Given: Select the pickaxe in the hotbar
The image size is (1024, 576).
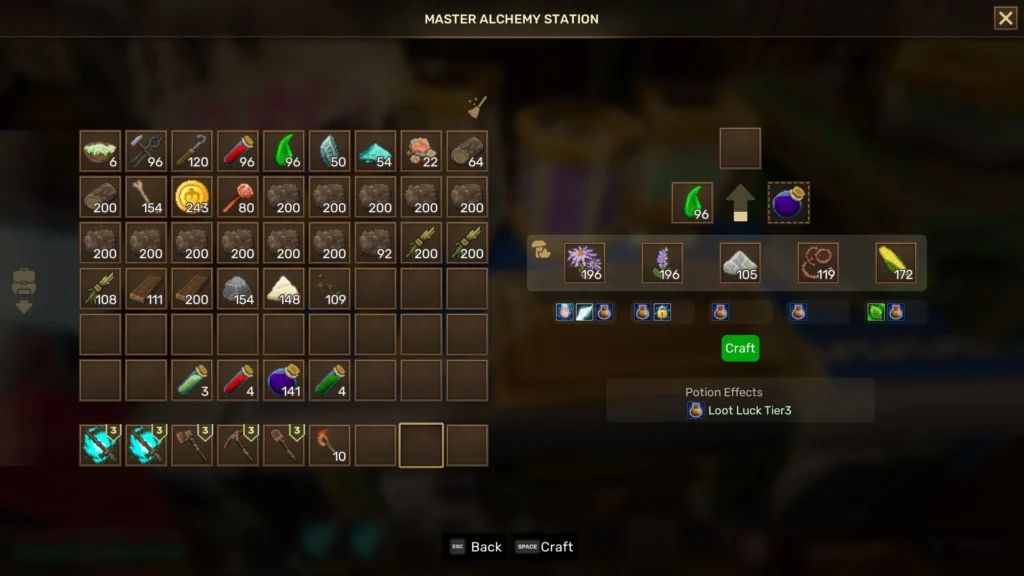Looking at the screenshot, I should tap(238, 445).
